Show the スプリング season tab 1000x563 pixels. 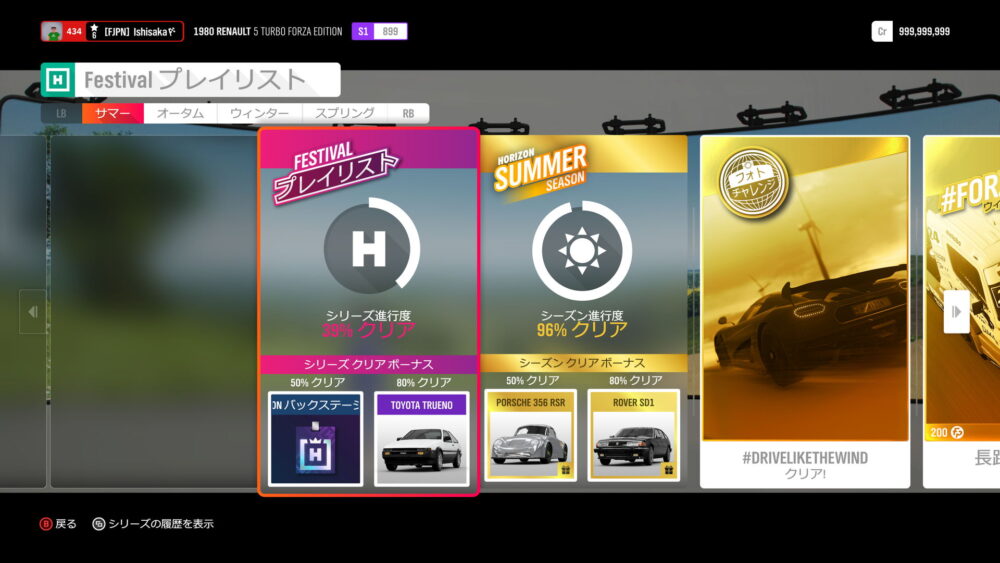(x=345, y=114)
